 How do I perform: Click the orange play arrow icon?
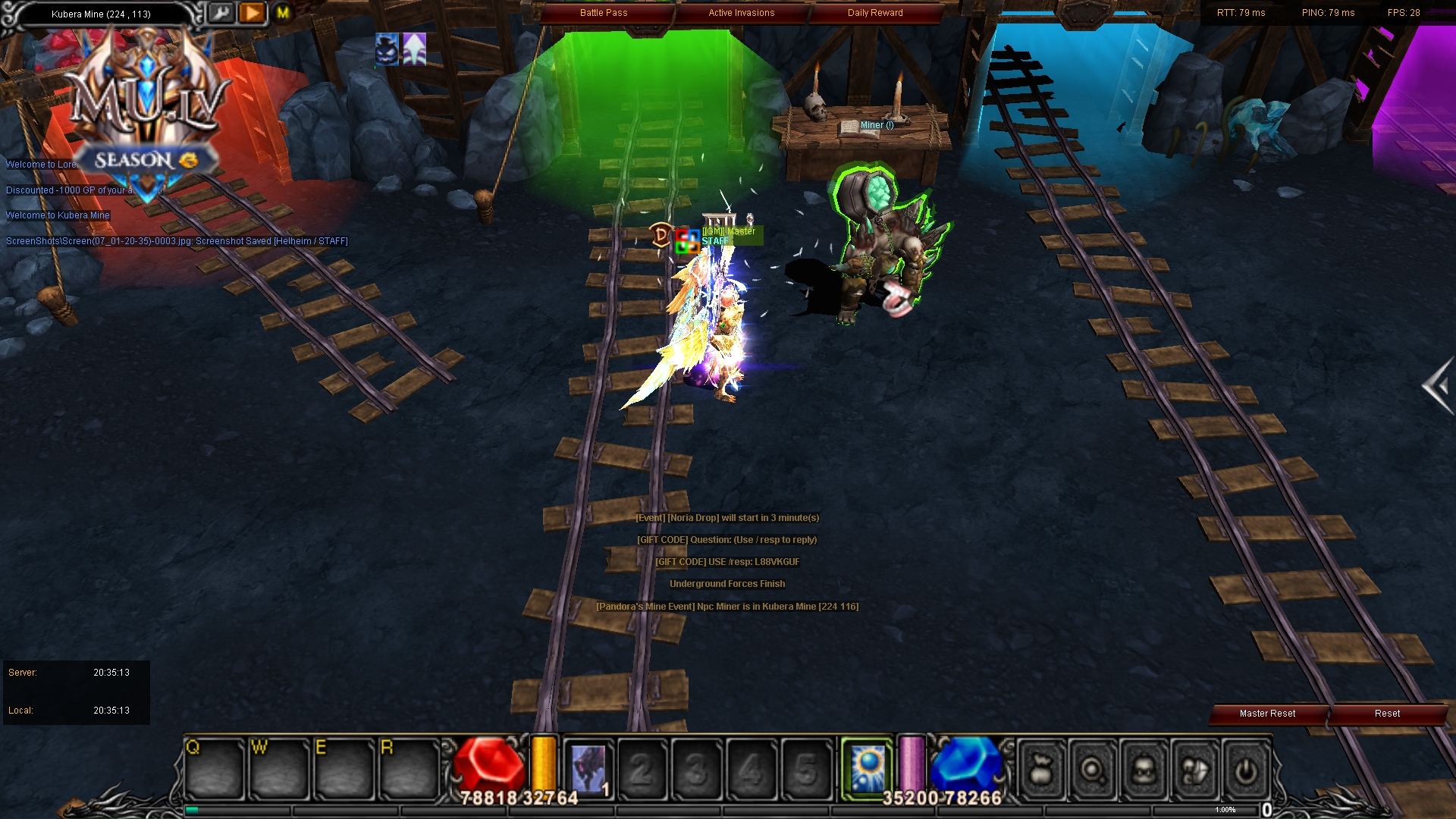[x=250, y=13]
